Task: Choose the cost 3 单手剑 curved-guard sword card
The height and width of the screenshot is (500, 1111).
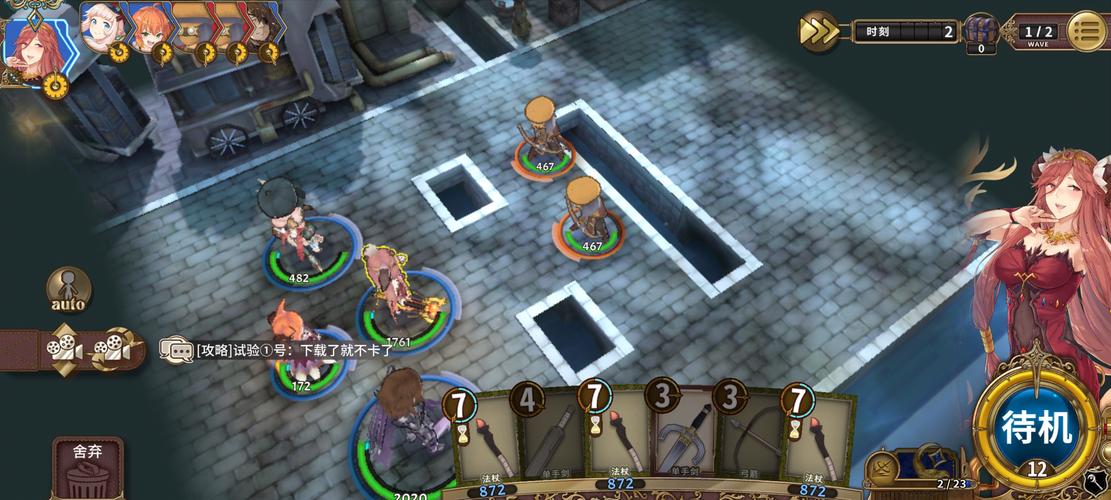Action: 687,440
